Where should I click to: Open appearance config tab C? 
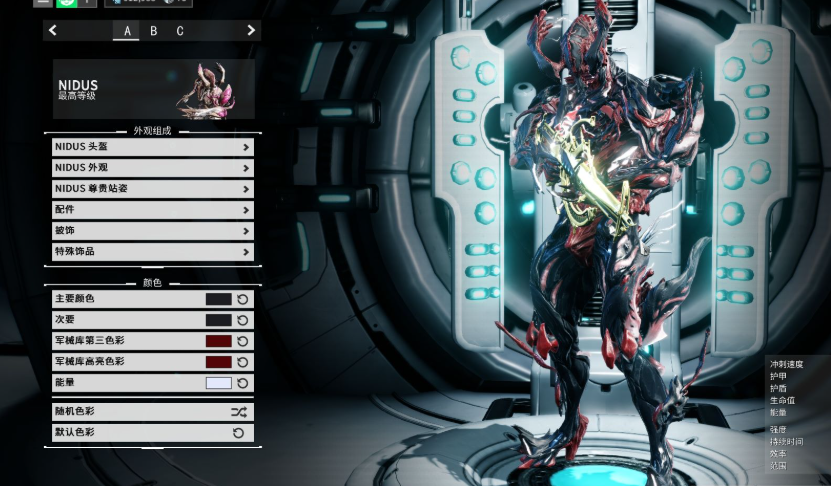point(180,31)
